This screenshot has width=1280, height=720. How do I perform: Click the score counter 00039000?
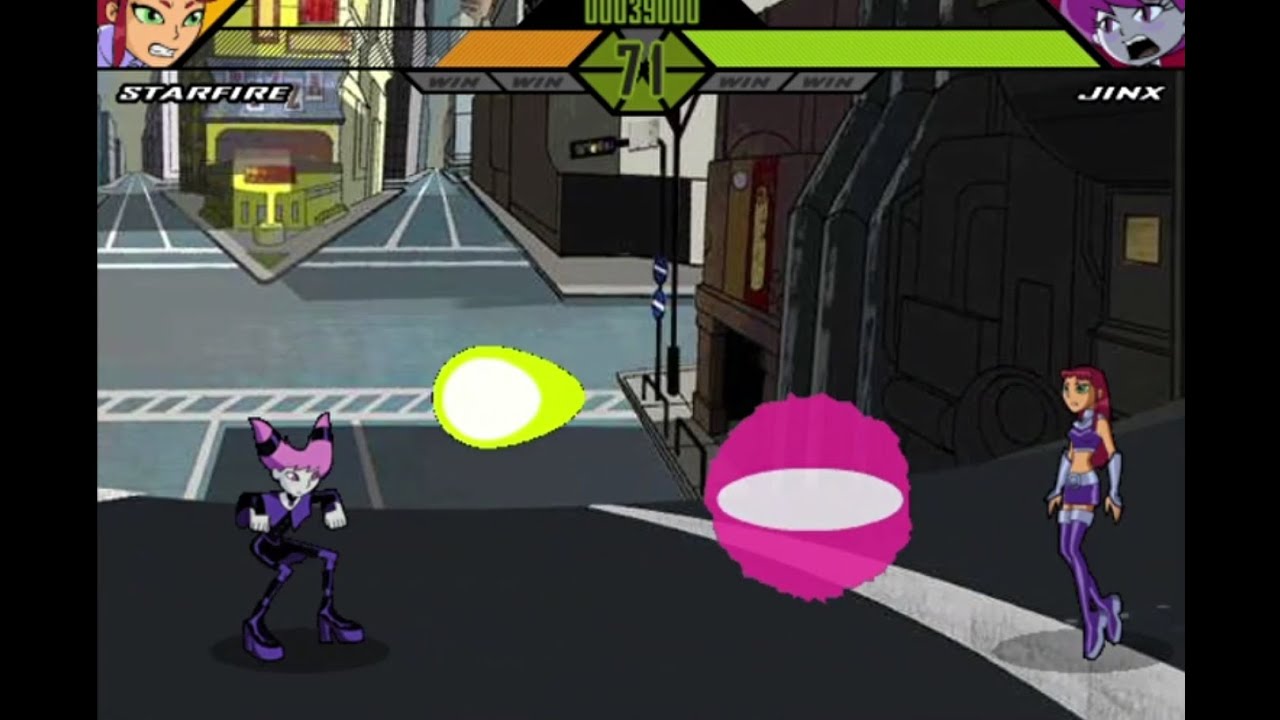[640, 10]
